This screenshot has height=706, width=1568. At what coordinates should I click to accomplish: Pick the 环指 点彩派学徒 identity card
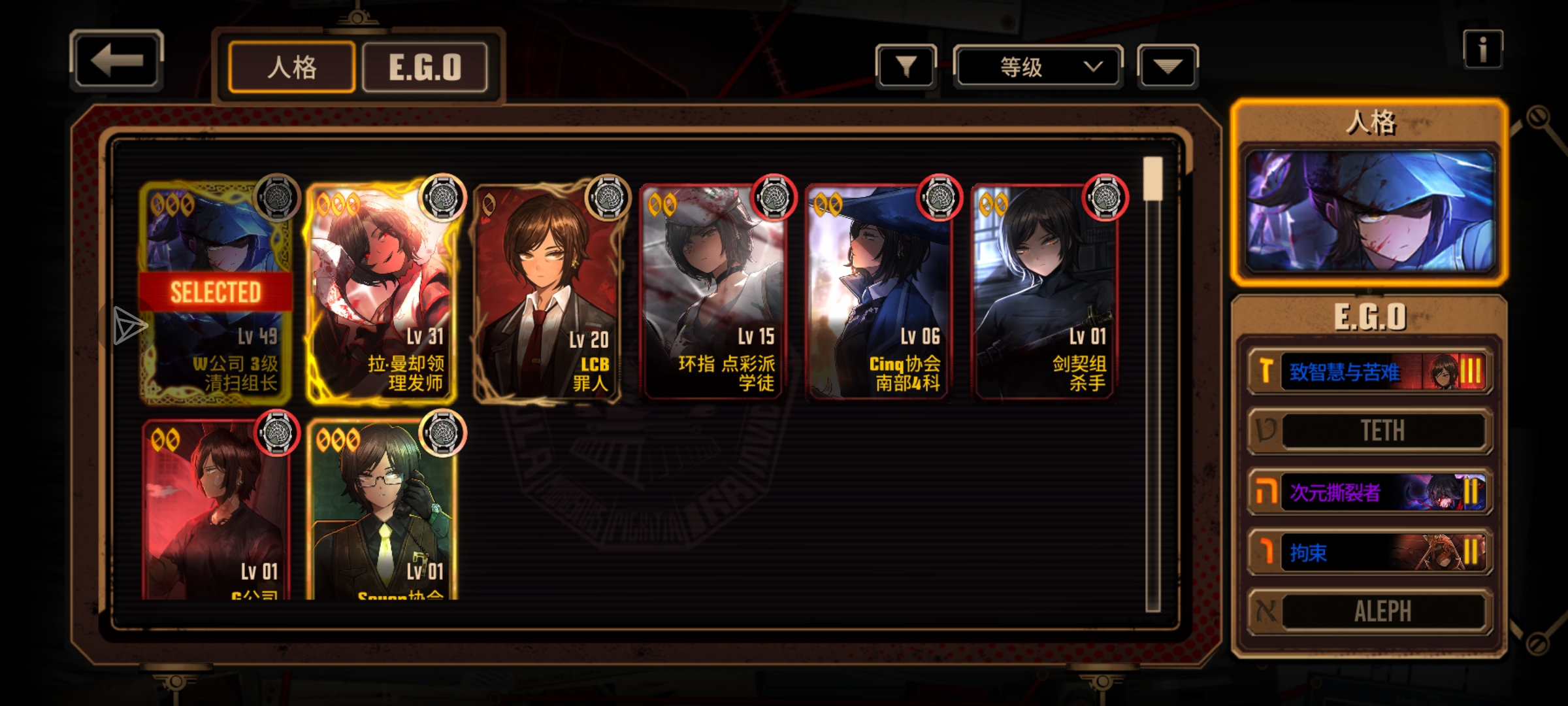tap(713, 294)
